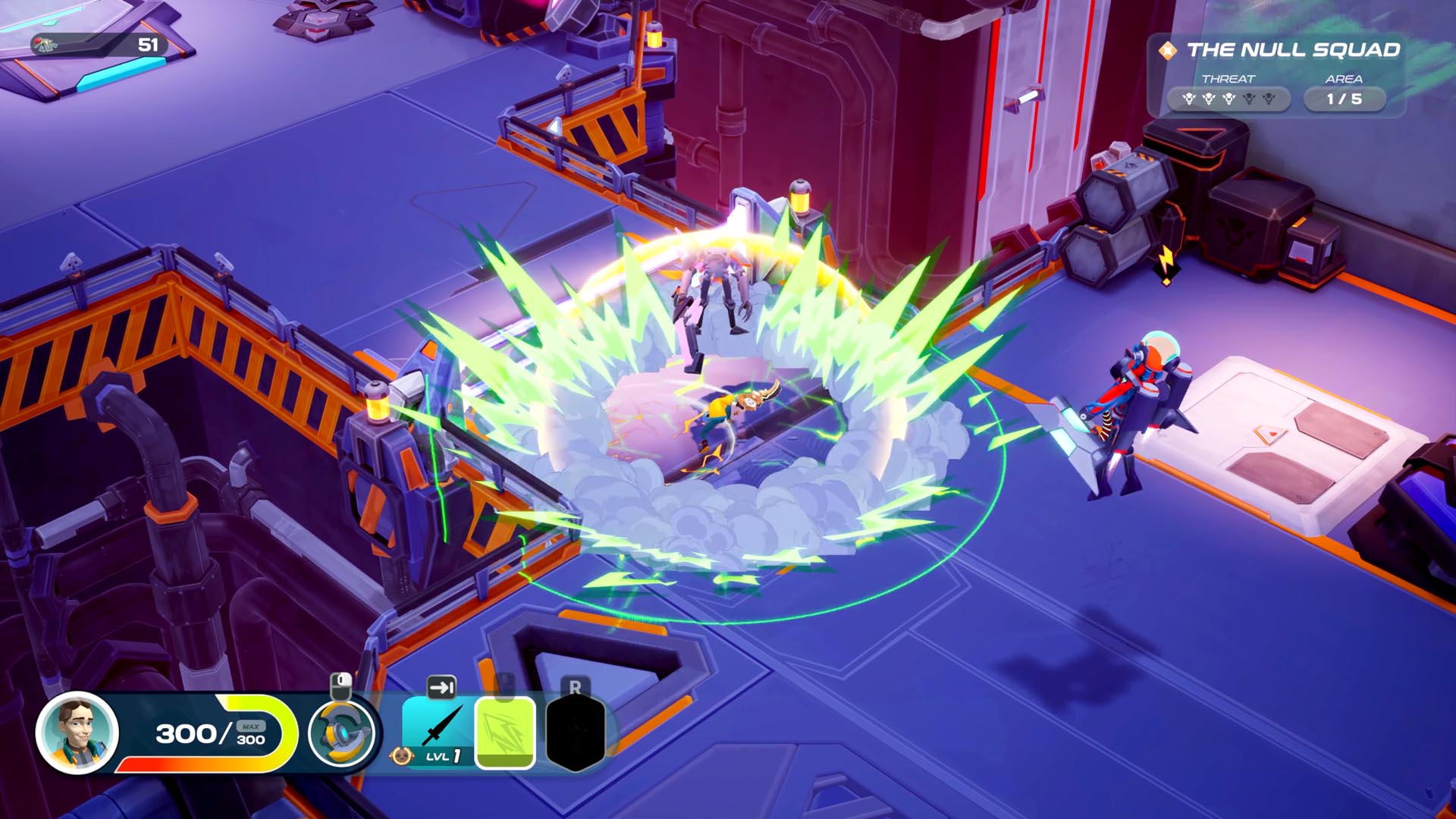
Task: Click the blacked-out hexagonal ability slot
Action: 576,733
